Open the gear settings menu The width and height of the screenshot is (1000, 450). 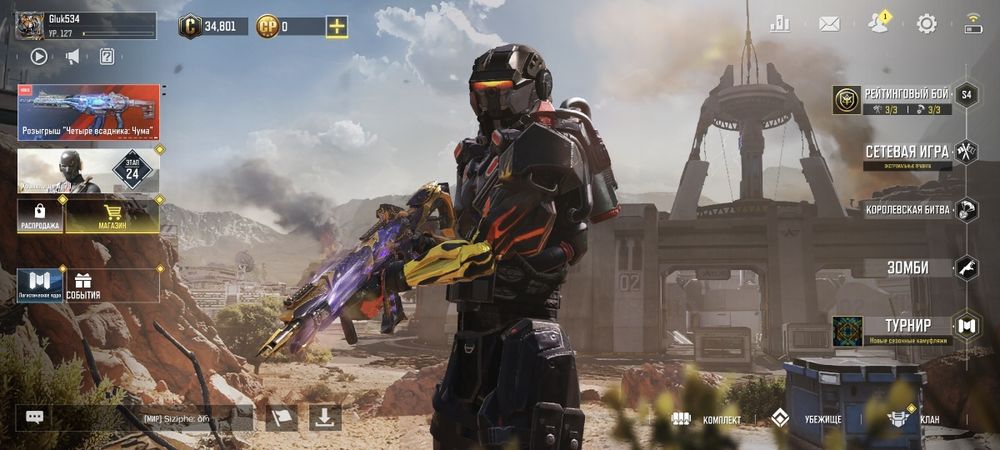pos(927,23)
